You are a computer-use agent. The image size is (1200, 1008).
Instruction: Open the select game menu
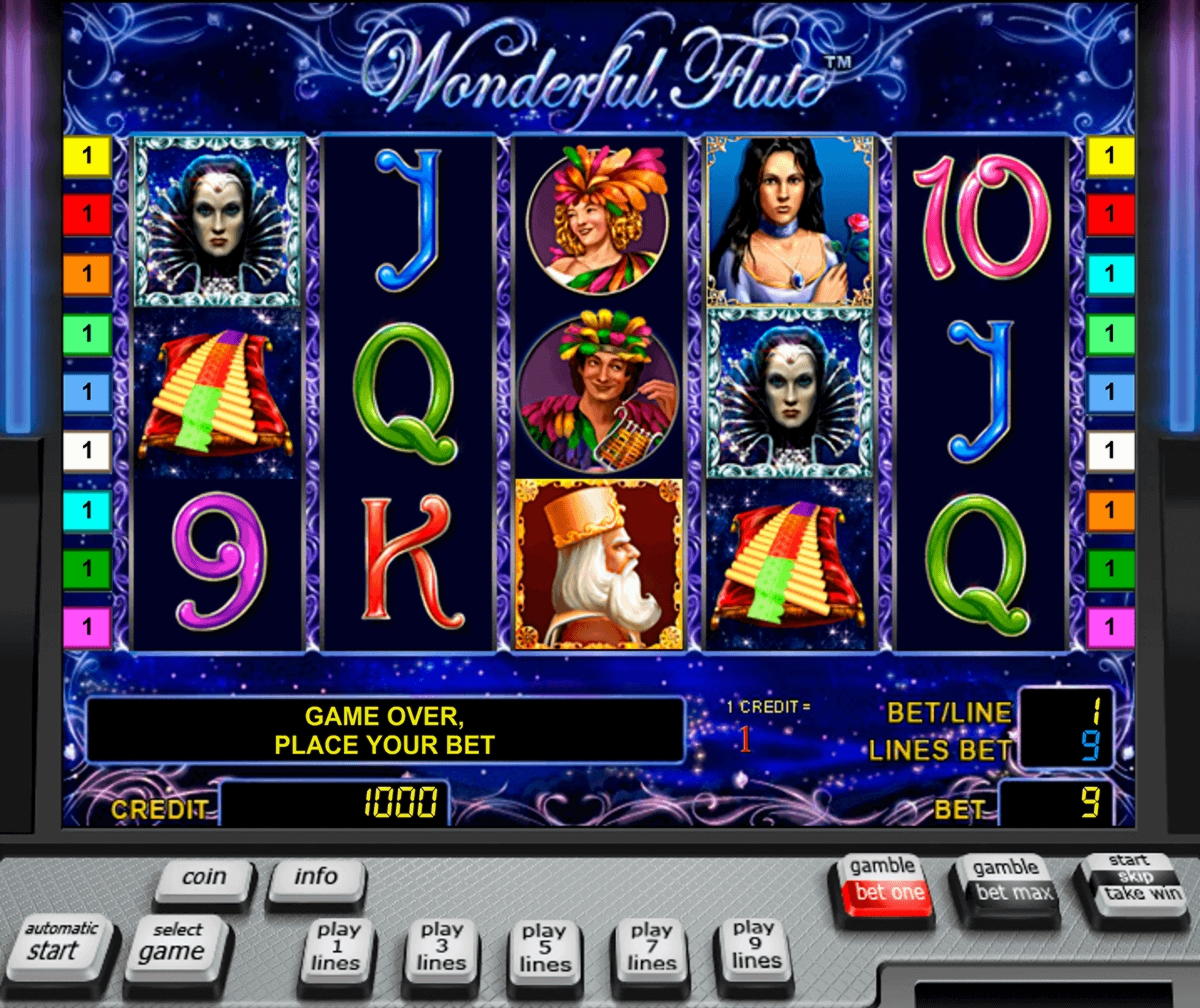pos(177,943)
